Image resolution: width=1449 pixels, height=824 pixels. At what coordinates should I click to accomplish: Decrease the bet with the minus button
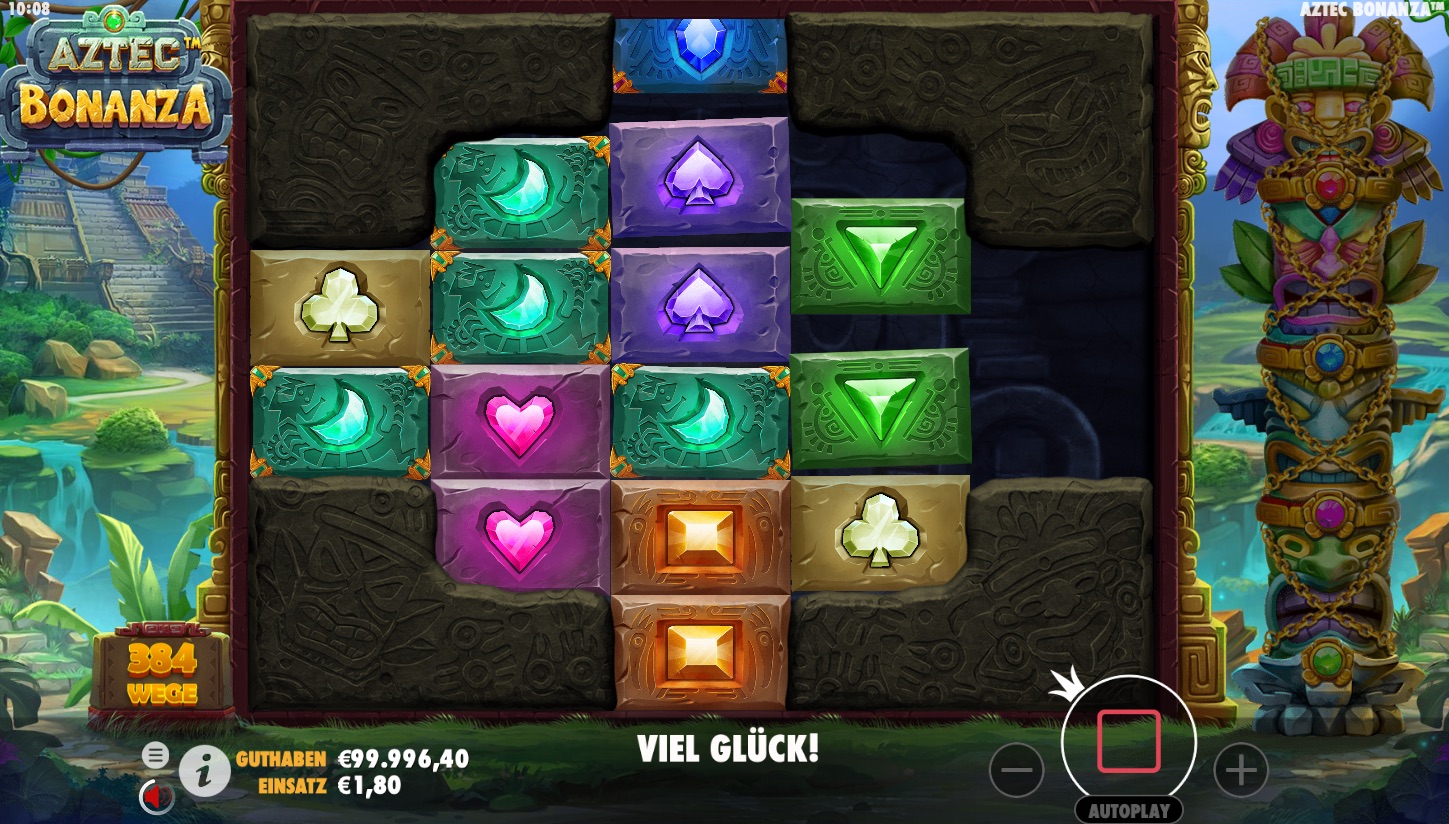coord(1016,771)
